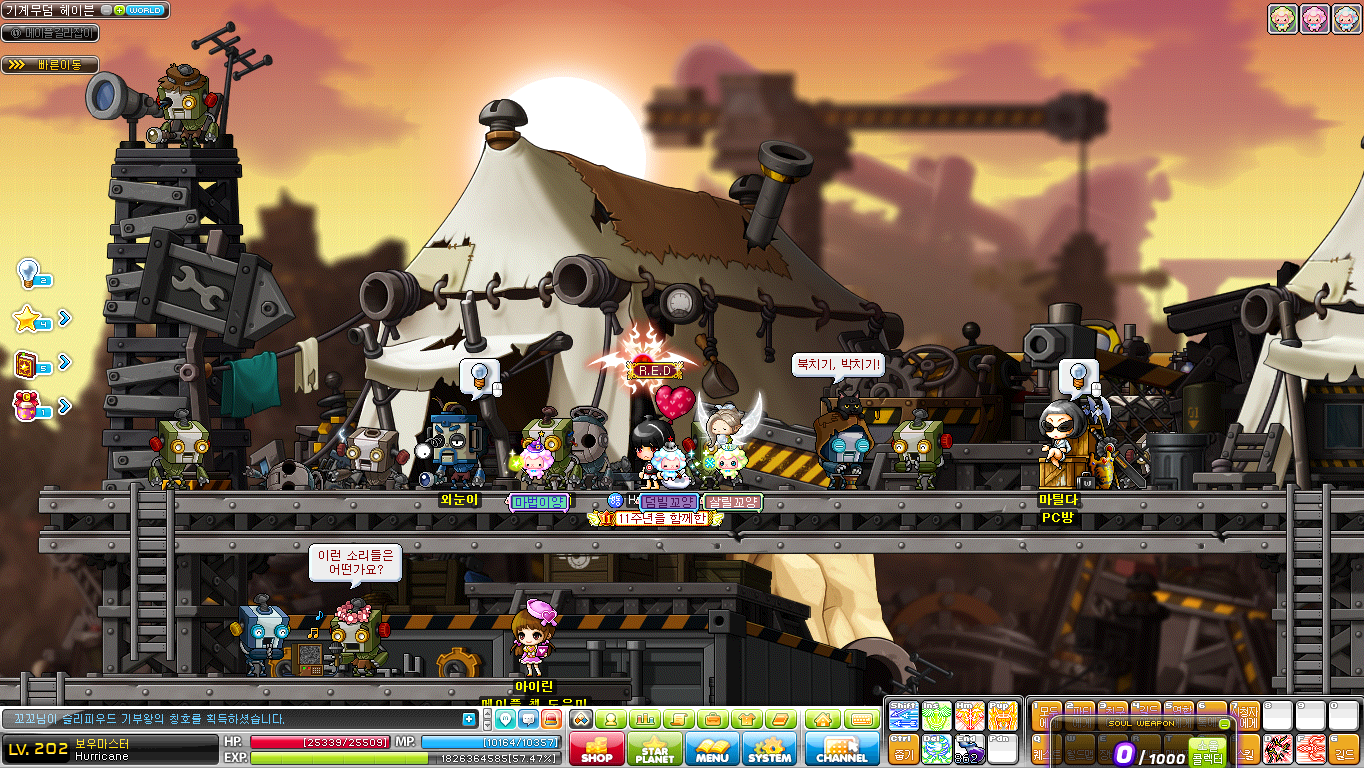
Task: Open the 메이플 길라잡이 guide button
Action: click(x=50, y=33)
